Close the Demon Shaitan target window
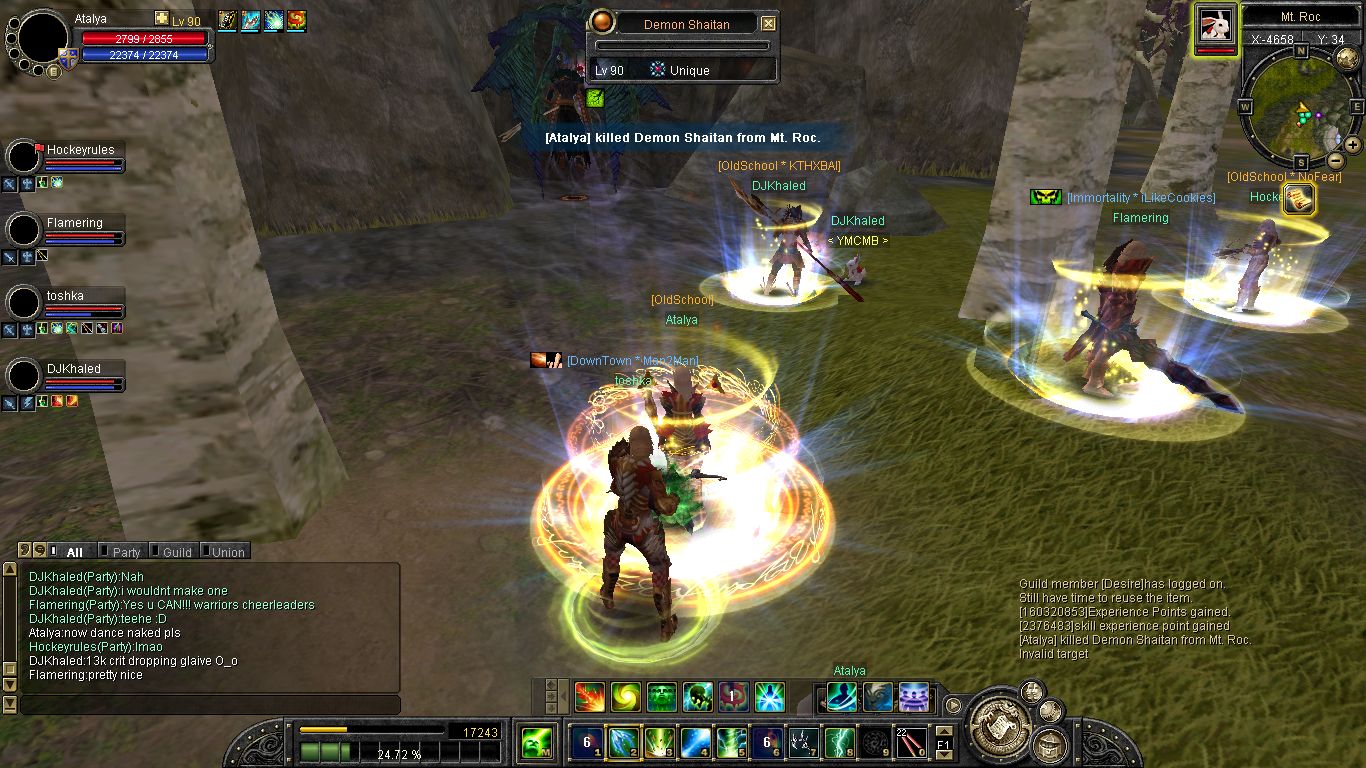This screenshot has width=1366, height=768. [x=768, y=24]
